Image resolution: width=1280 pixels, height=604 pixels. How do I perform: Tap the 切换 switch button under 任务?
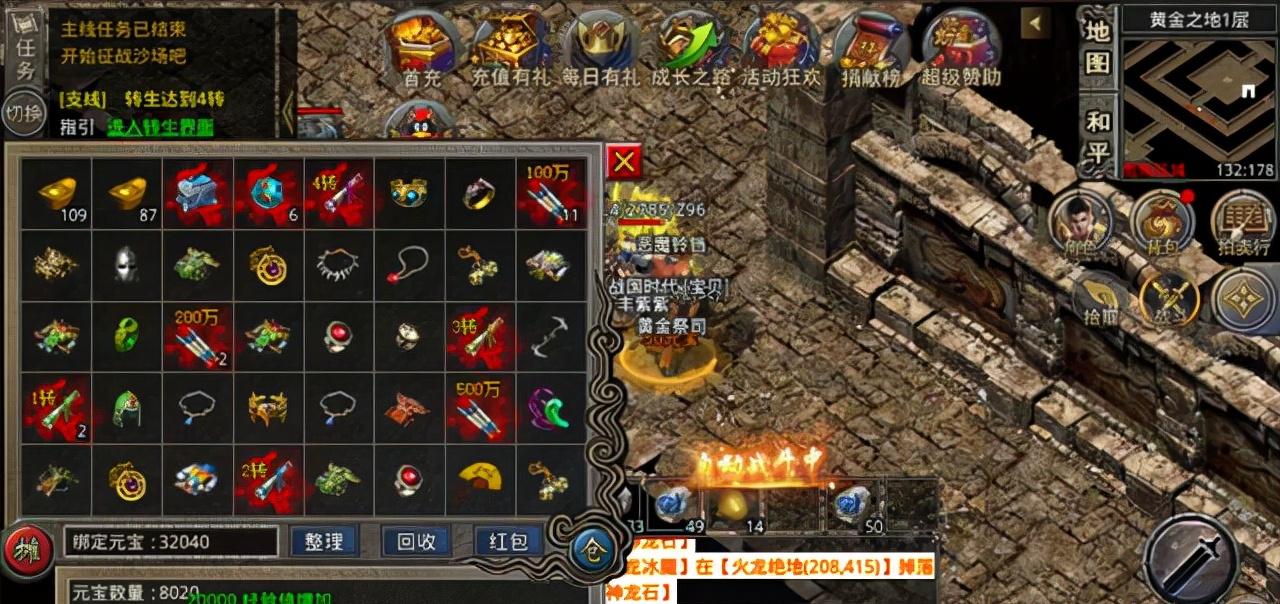tap(22, 113)
